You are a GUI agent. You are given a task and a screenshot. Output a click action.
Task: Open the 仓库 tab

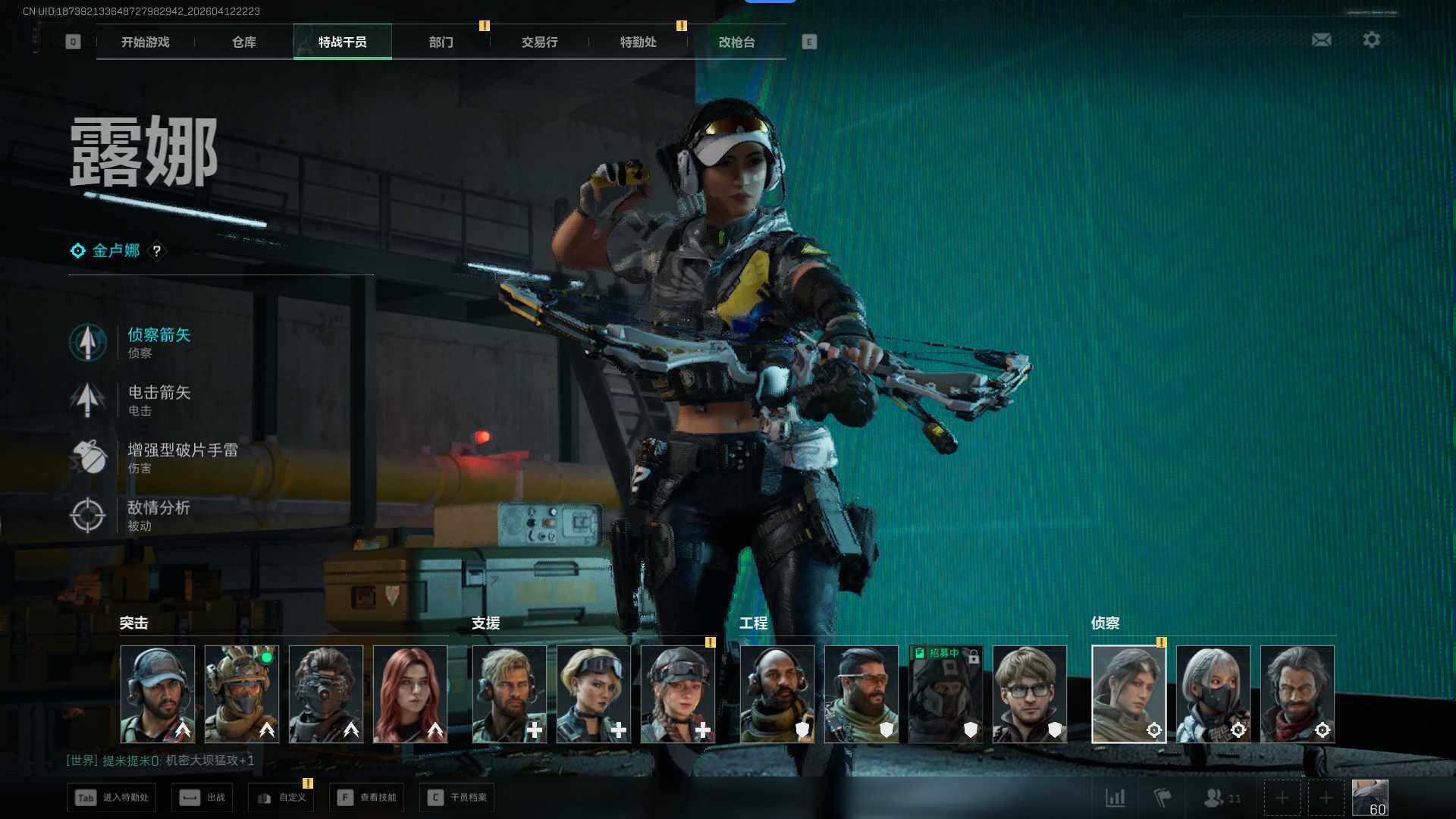(x=243, y=42)
